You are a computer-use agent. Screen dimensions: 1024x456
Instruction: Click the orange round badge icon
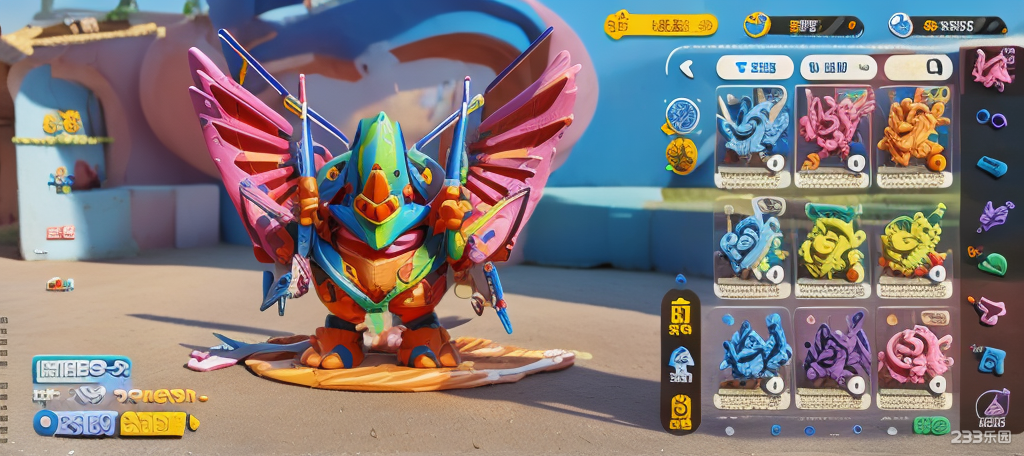[682, 155]
